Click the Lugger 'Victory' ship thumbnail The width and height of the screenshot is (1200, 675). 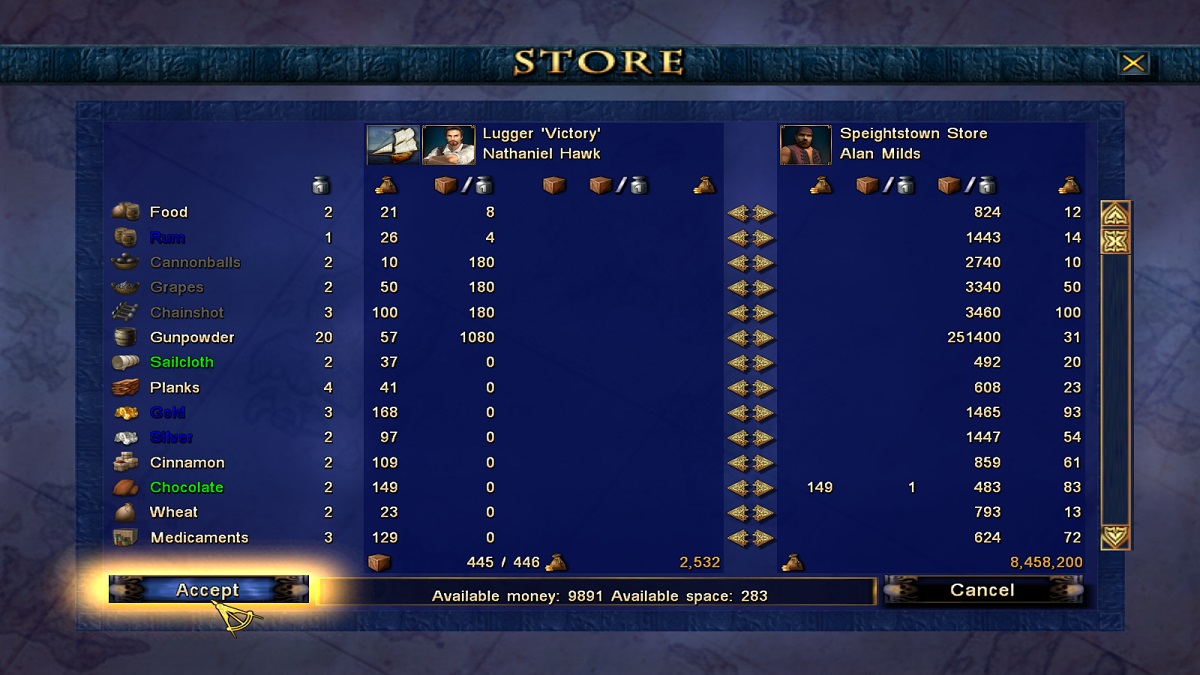[393, 144]
